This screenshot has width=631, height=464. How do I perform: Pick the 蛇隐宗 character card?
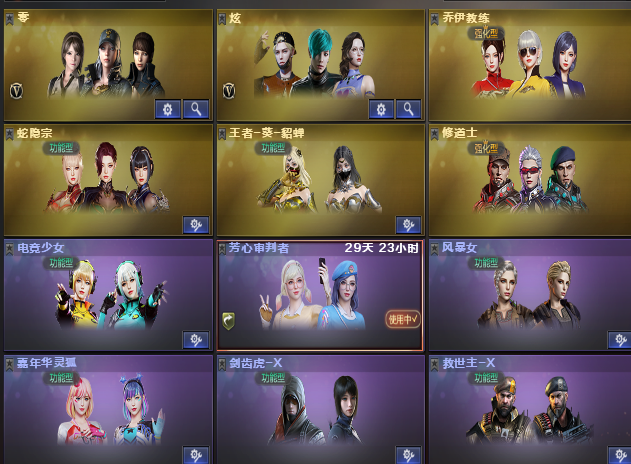(x=107, y=178)
